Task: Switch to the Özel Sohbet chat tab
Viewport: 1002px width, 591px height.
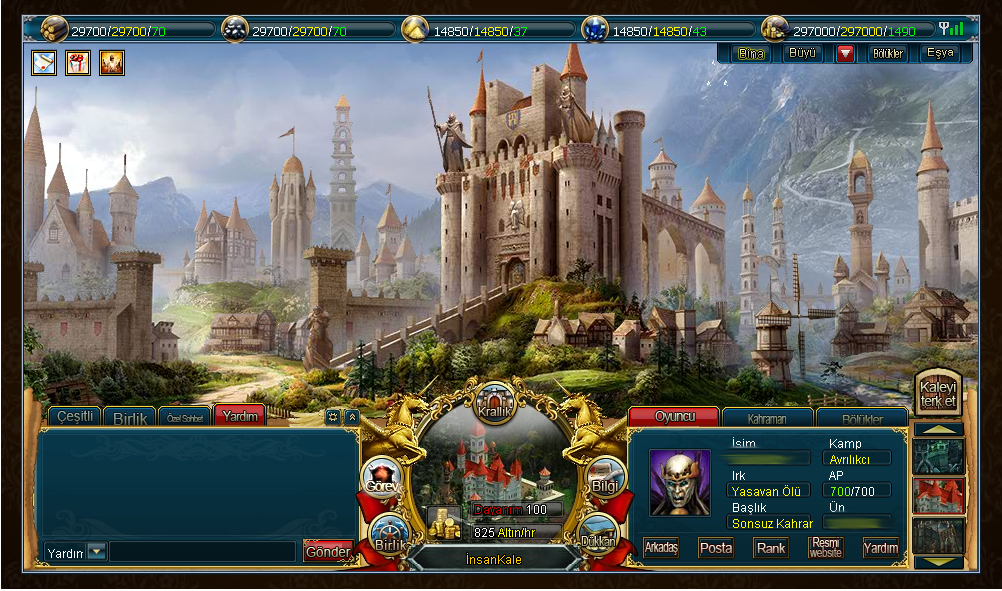Action: point(185,417)
